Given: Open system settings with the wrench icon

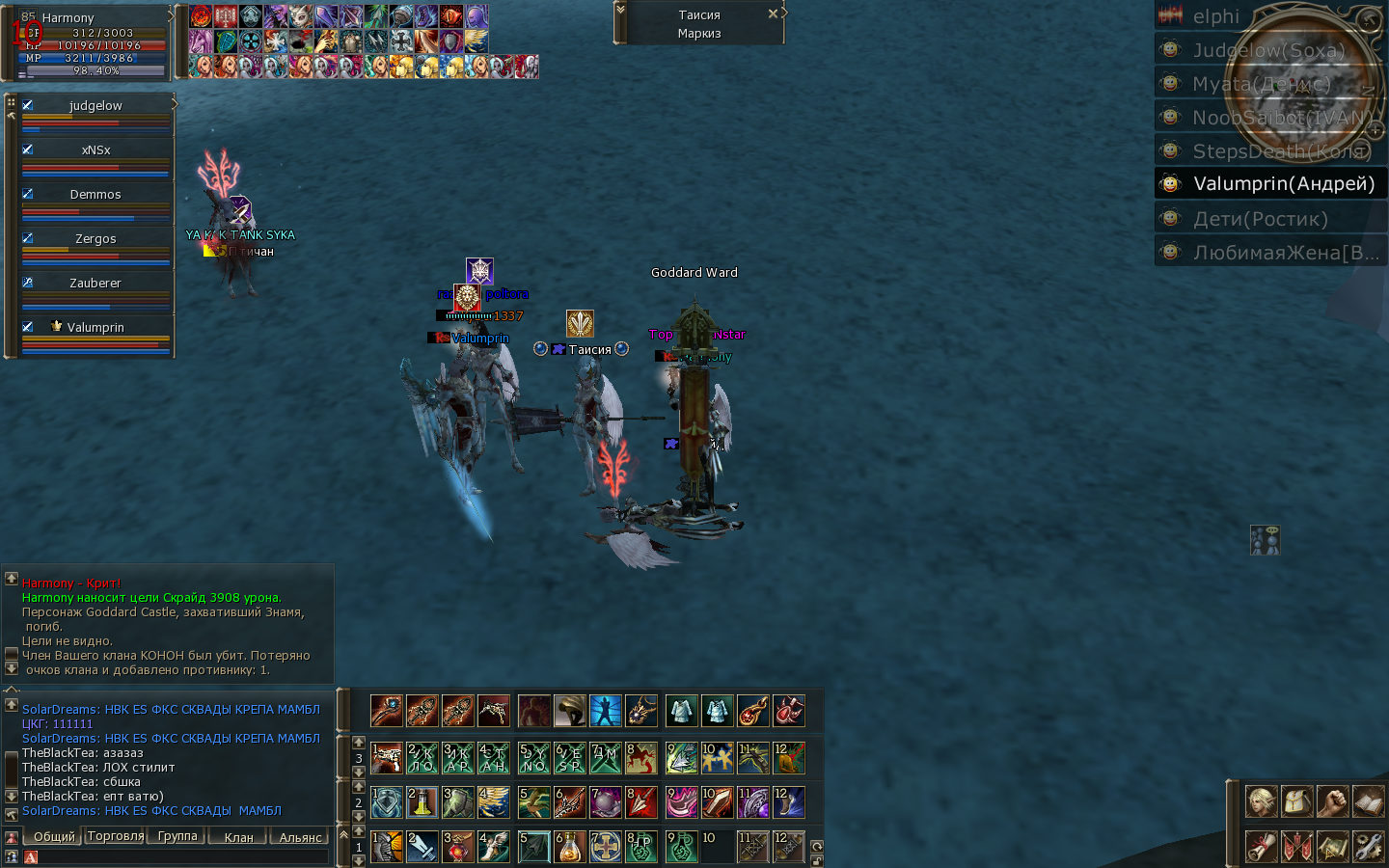Looking at the screenshot, I should (1368, 846).
